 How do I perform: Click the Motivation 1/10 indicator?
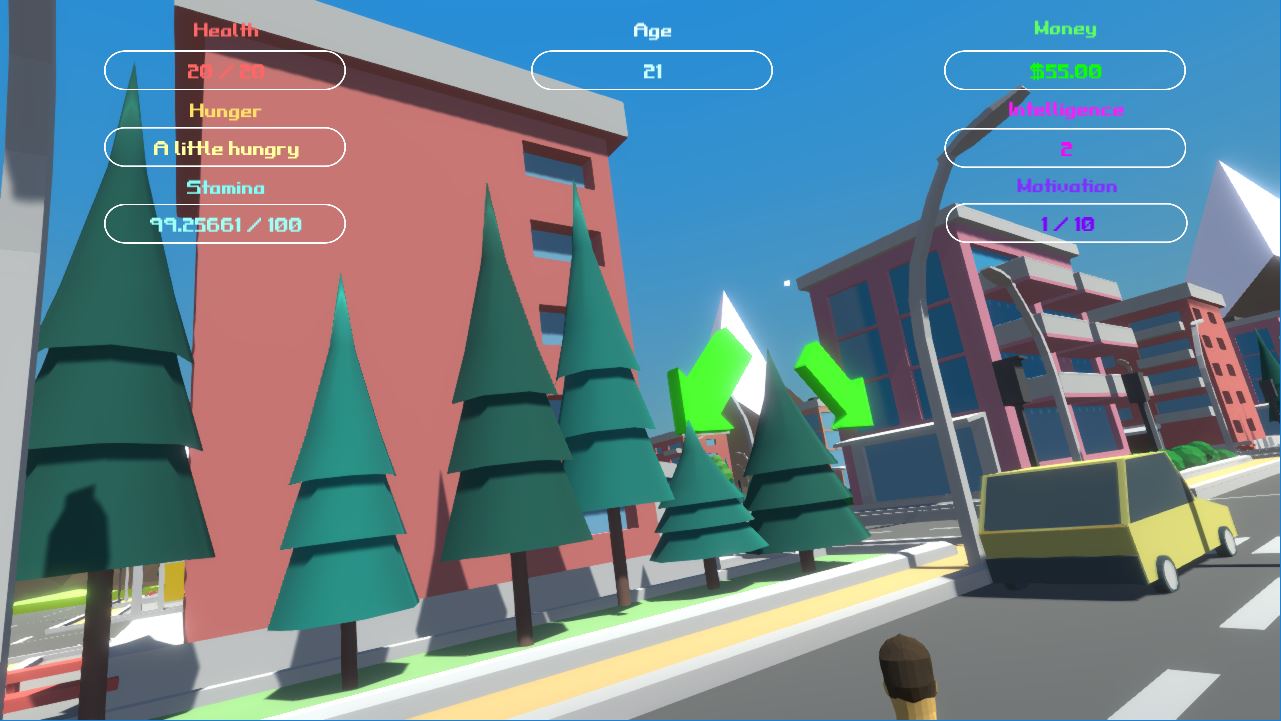click(x=1064, y=222)
